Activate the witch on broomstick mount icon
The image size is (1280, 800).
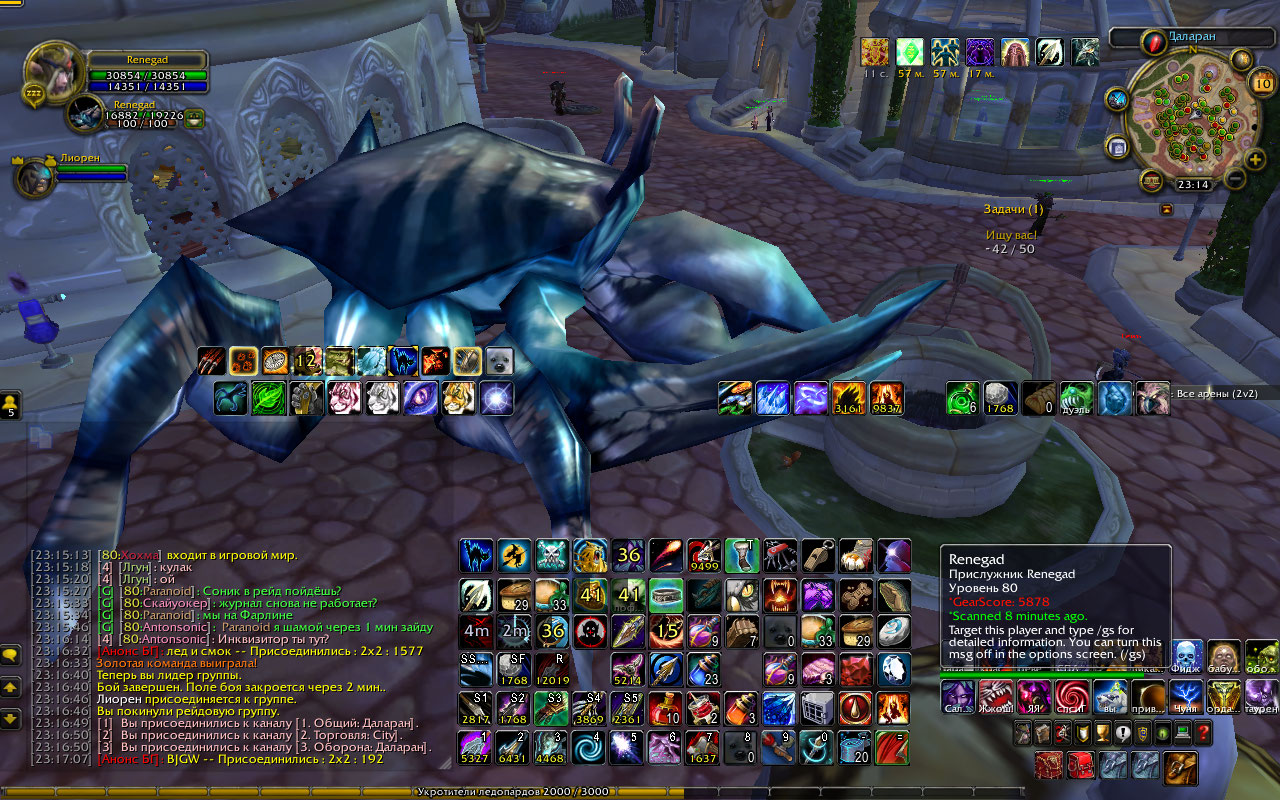point(514,555)
